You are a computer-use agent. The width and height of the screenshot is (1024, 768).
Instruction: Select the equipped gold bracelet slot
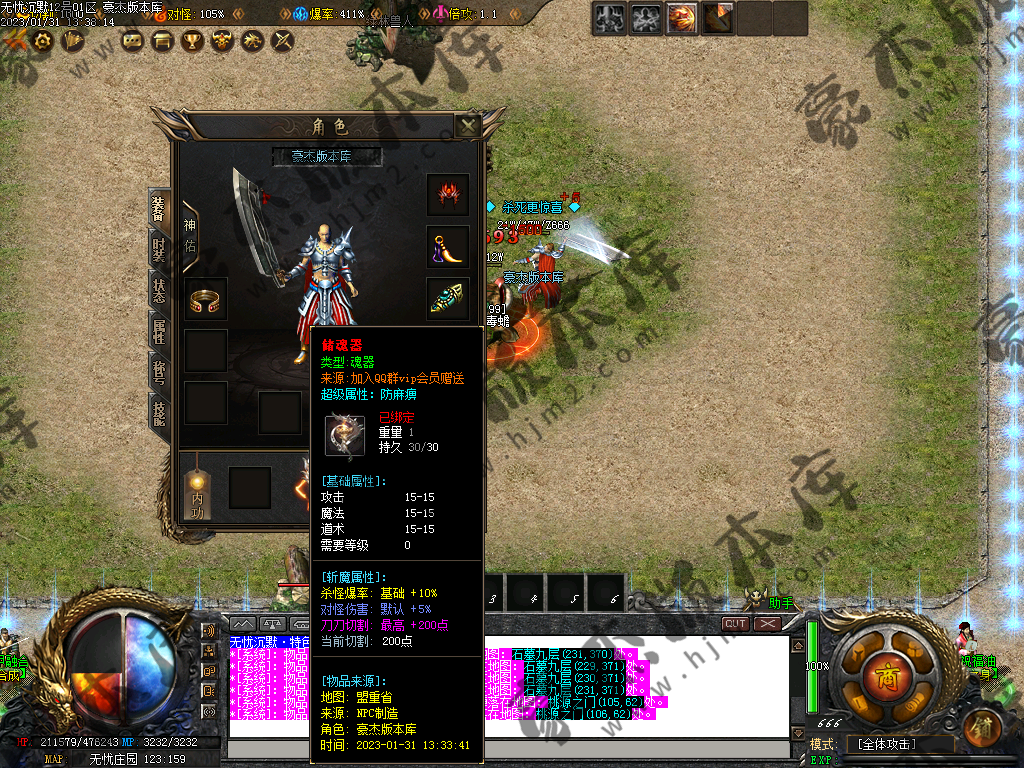[x=206, y=299]
